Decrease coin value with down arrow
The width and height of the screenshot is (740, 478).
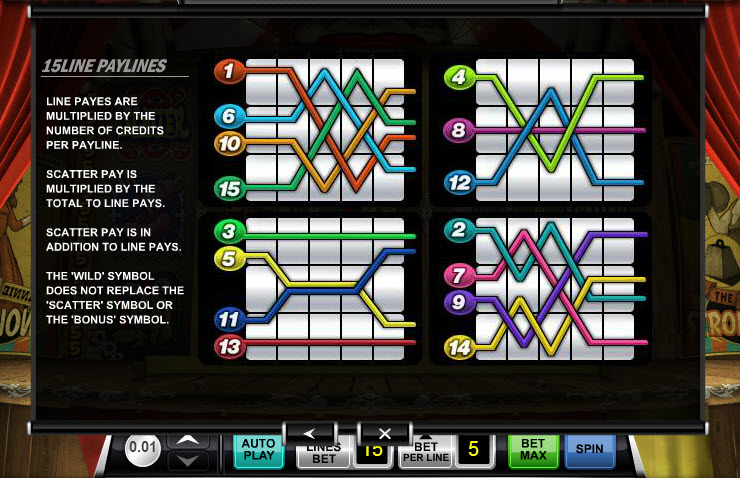point(187,460)
